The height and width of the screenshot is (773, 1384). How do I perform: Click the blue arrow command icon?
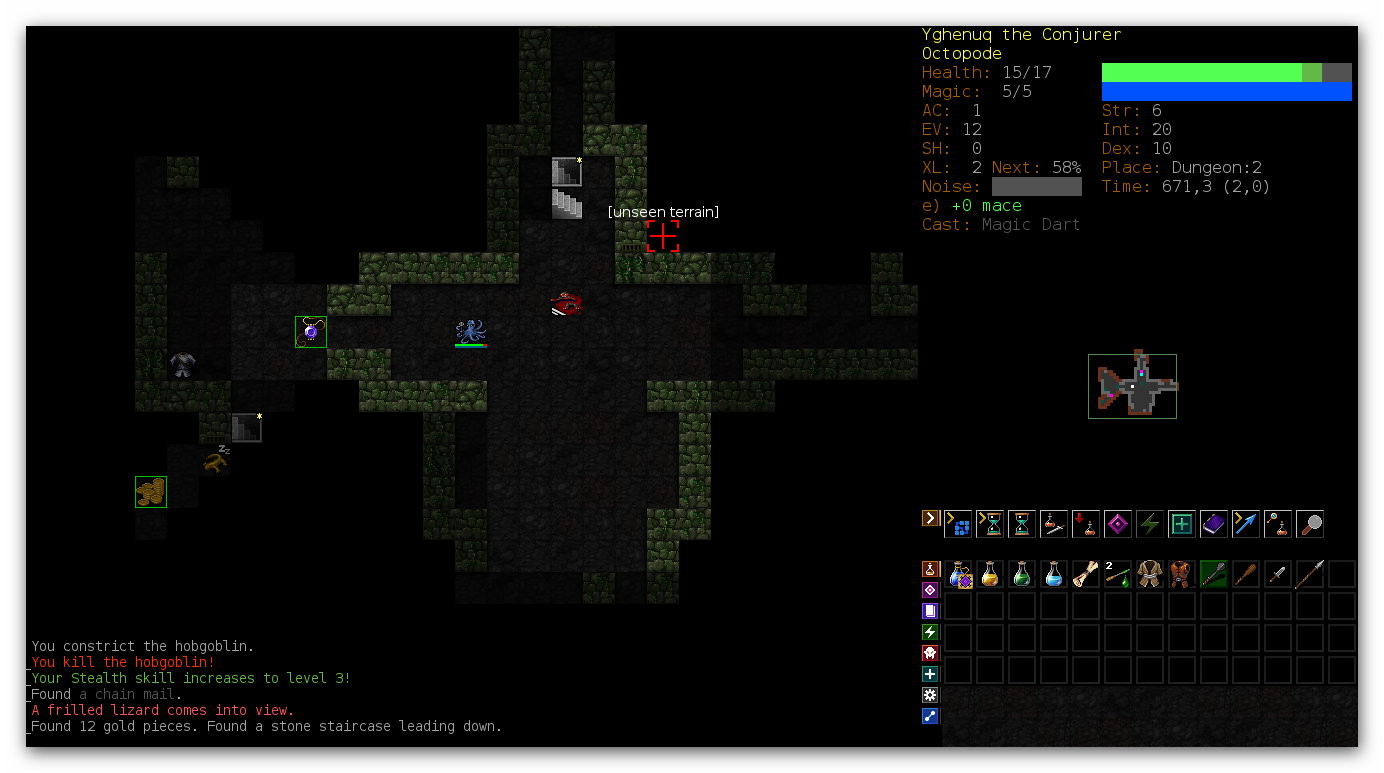1246,523
